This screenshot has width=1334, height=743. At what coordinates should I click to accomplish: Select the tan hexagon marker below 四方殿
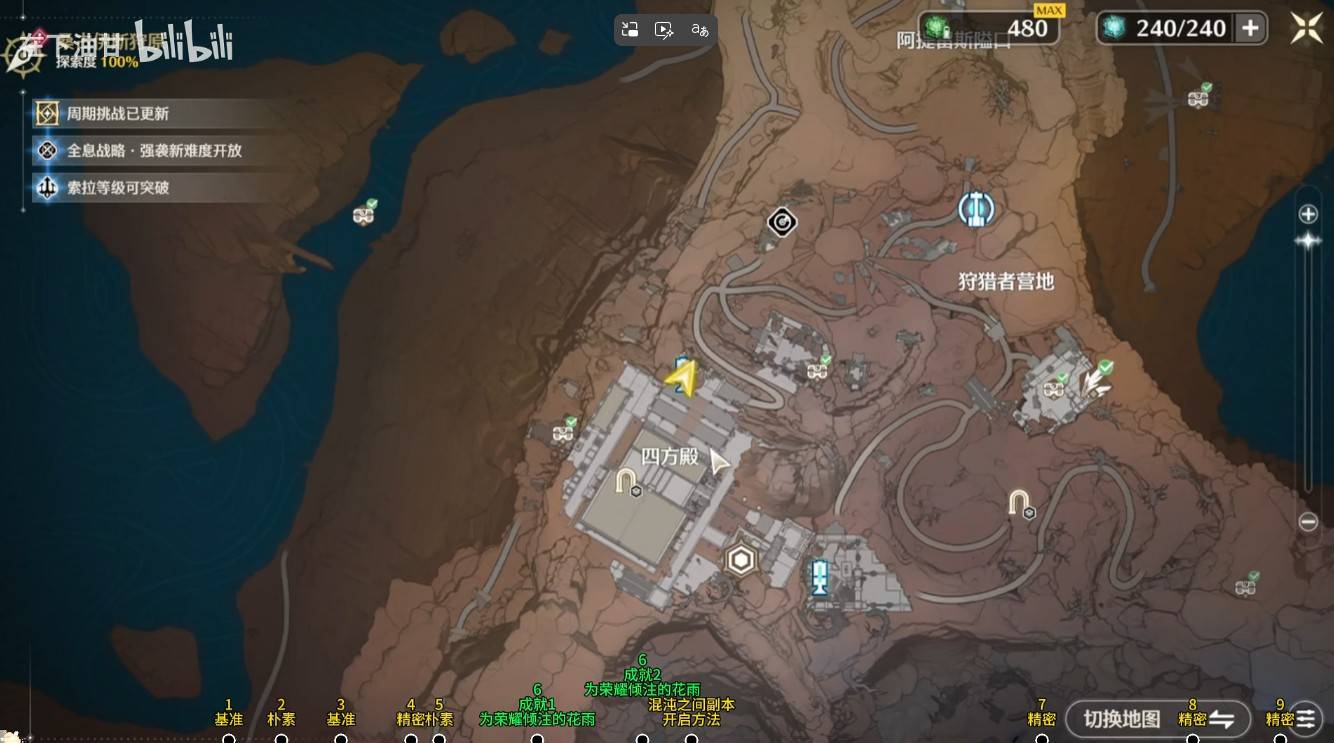click(741, 560)
